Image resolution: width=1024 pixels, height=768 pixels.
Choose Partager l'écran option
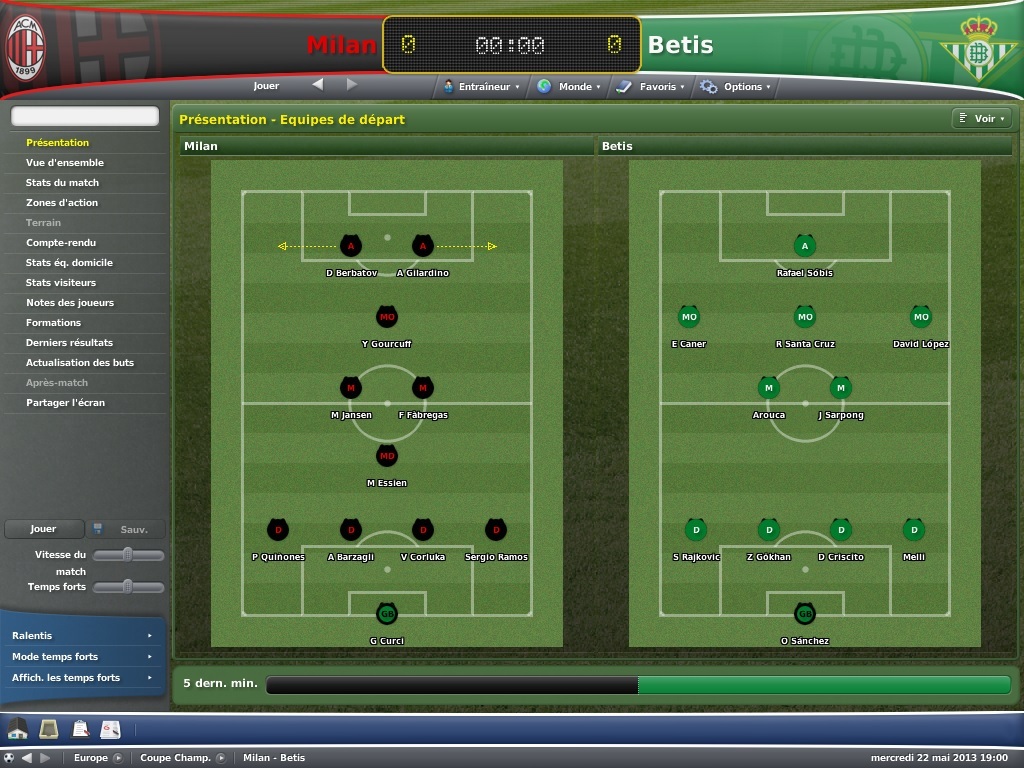(x=65, y=403)
